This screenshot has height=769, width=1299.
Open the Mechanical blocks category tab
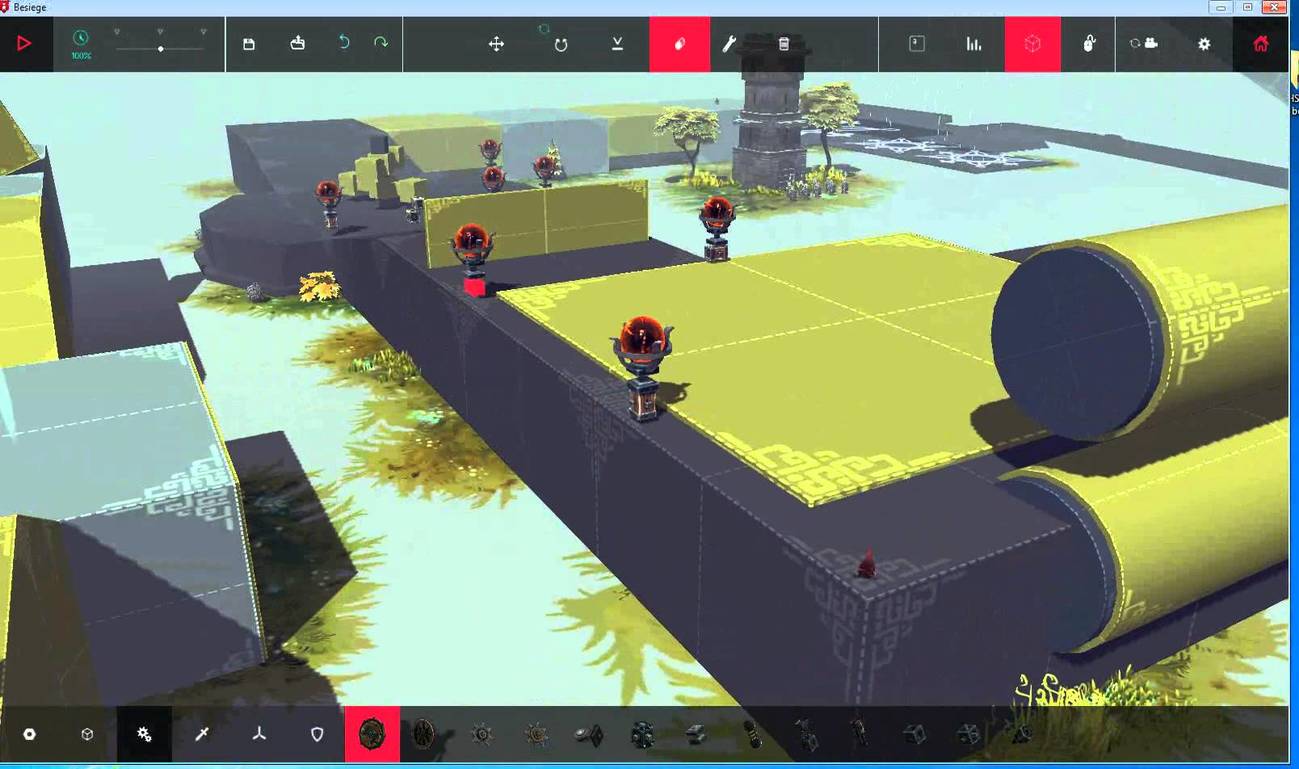tap(143, 734)
